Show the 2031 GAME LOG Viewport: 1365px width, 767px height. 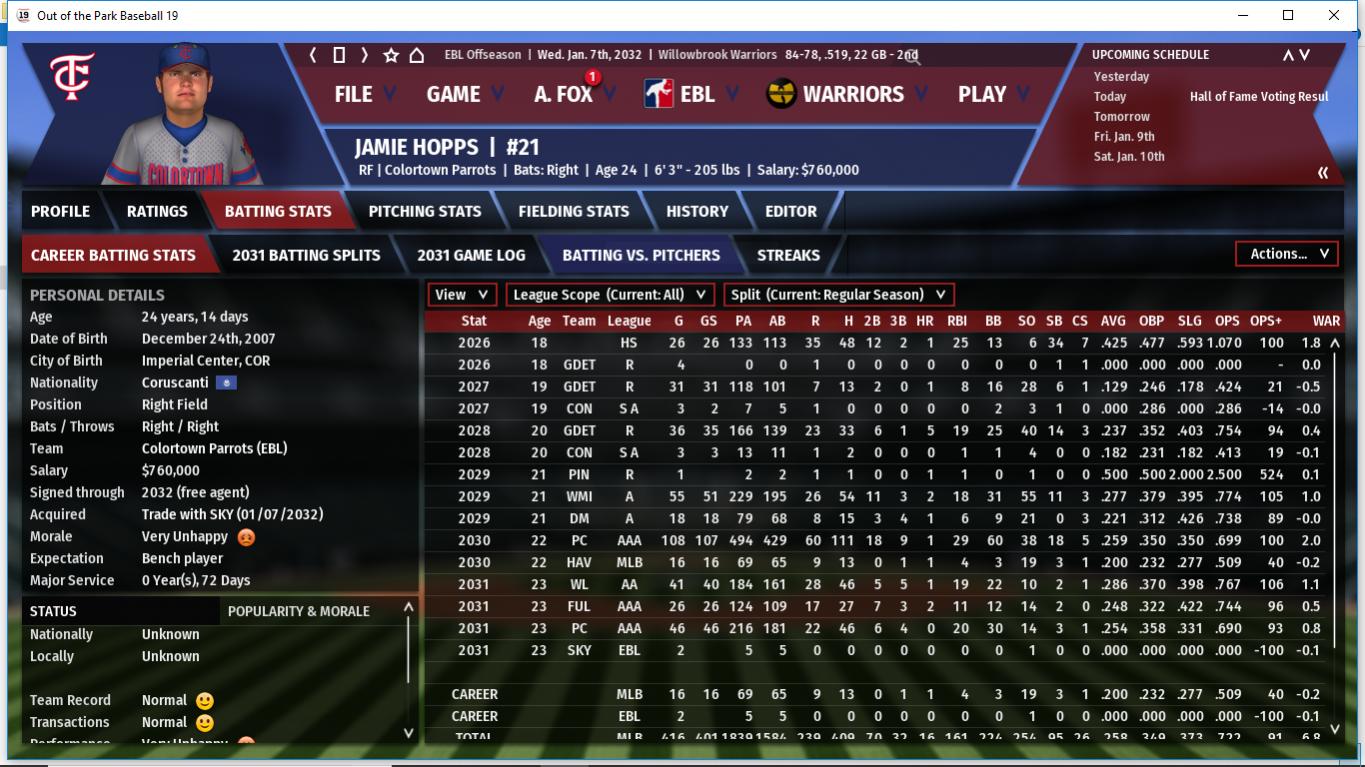pyautogui.click(x=471, y=255)
